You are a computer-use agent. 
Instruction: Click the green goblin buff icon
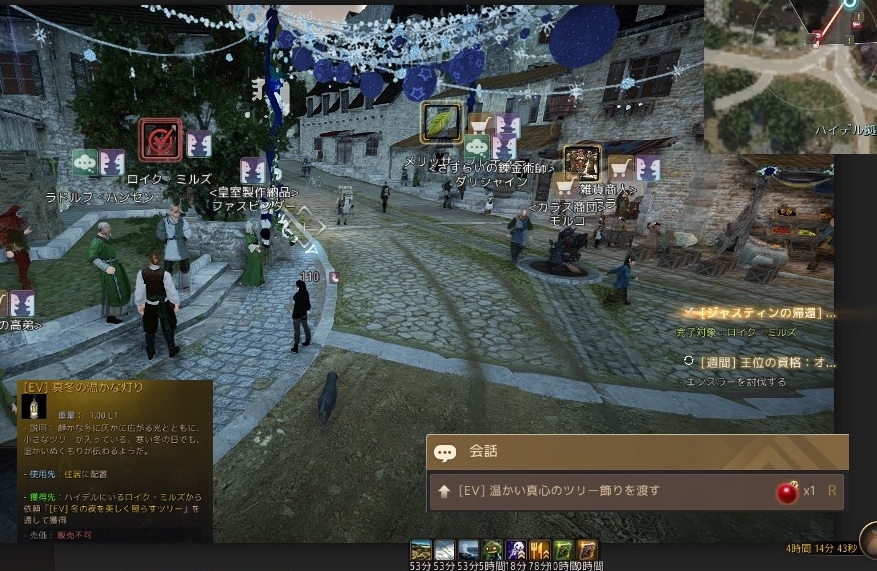pyautogui.click(x=493, y=550)
